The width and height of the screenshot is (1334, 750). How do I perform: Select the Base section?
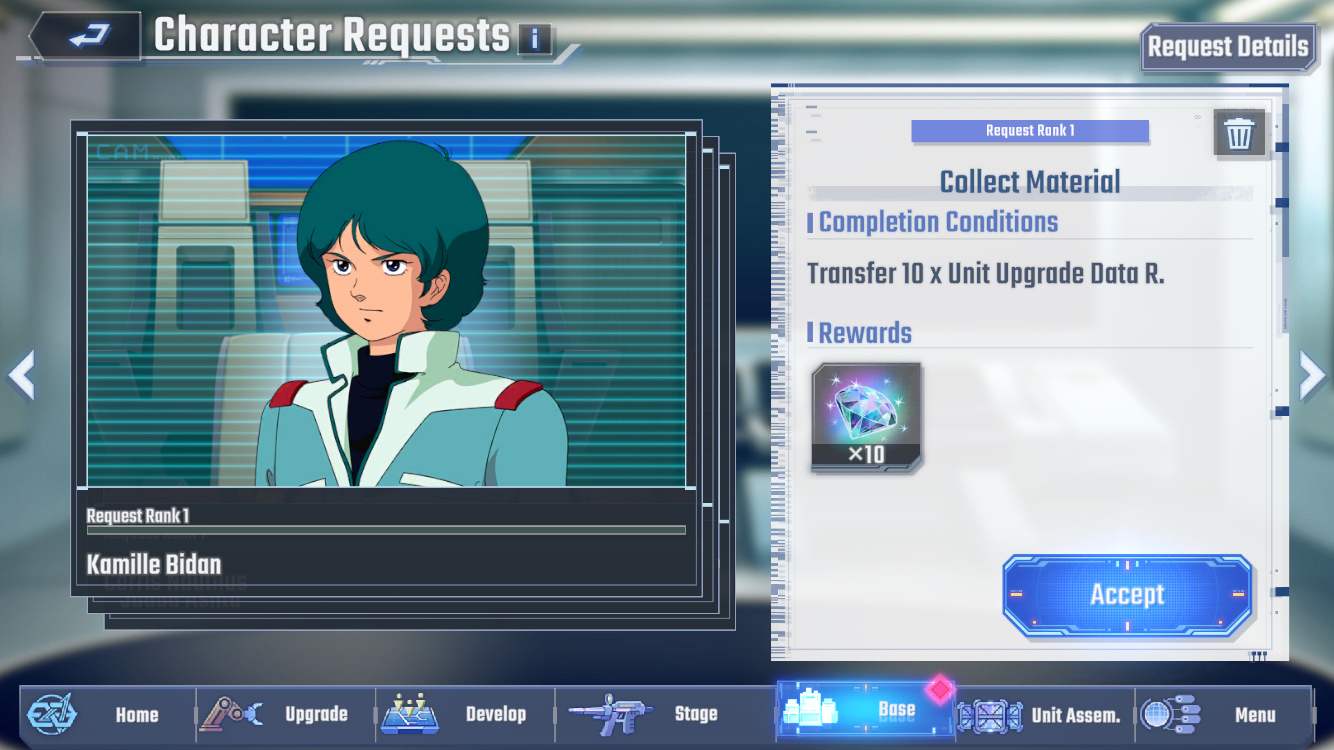(x=865, y=710)
